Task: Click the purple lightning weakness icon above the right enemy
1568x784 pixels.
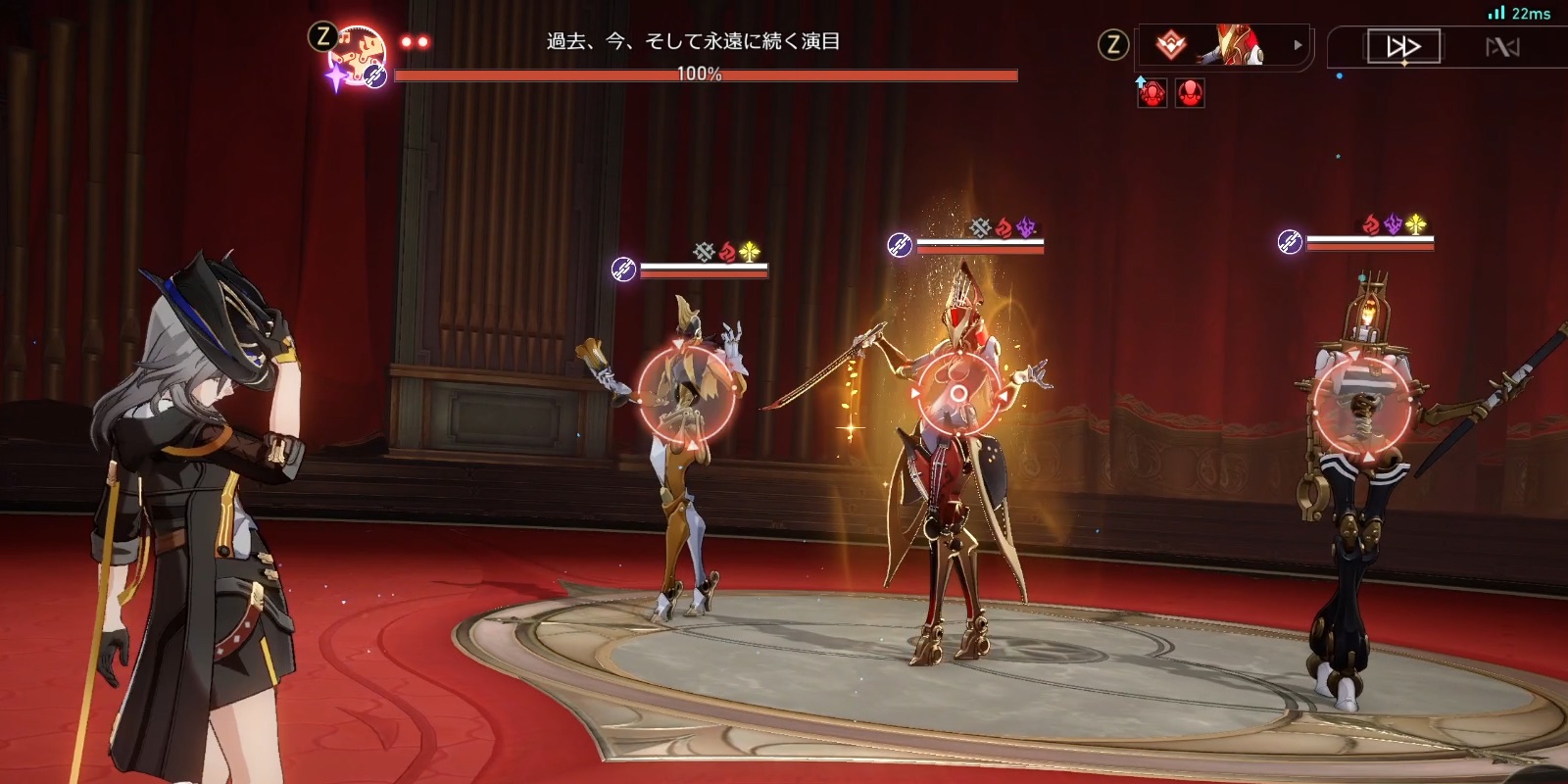Action: (1393, 223)
